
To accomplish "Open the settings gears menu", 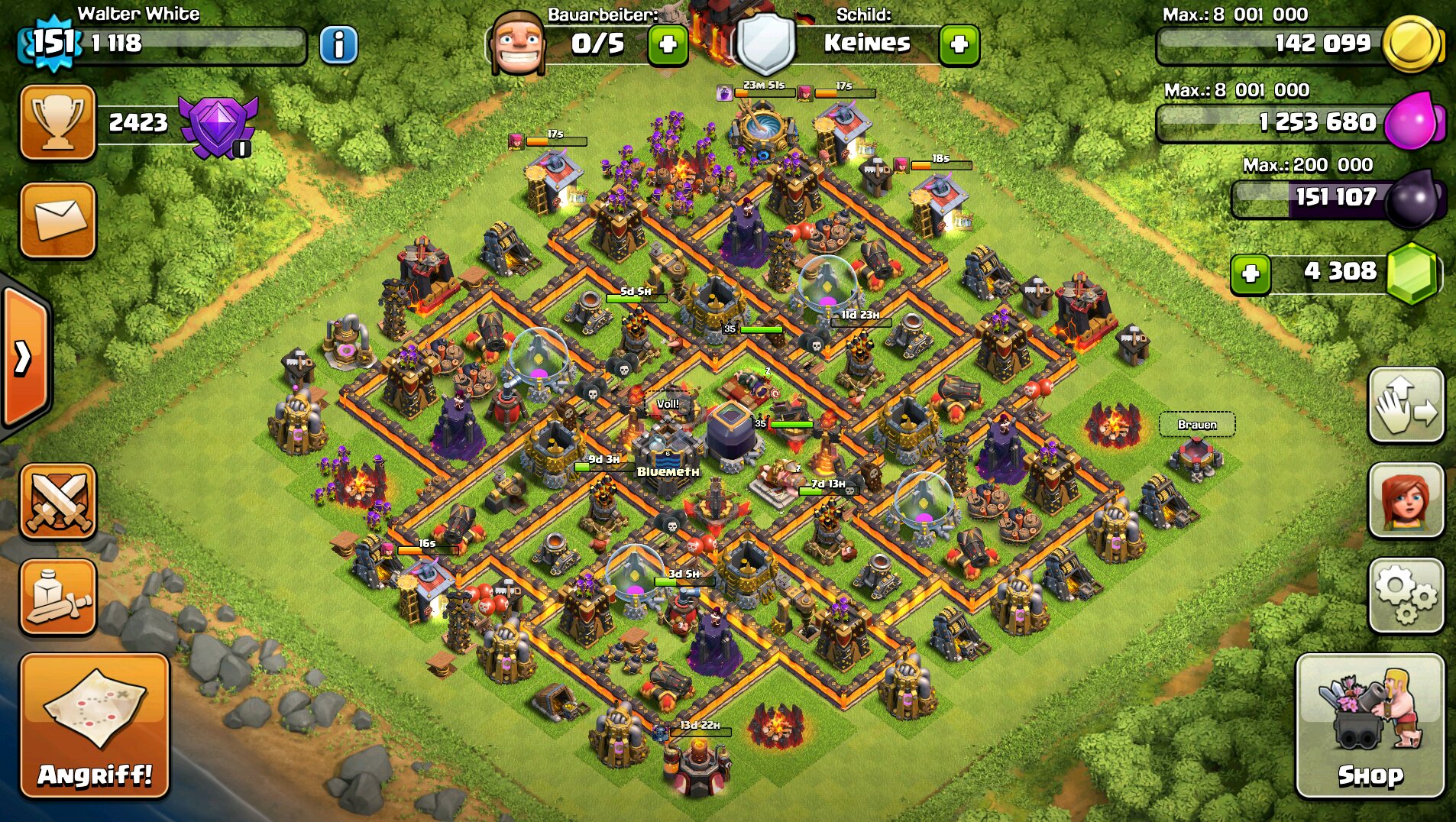I will (x=1406, y=596).
